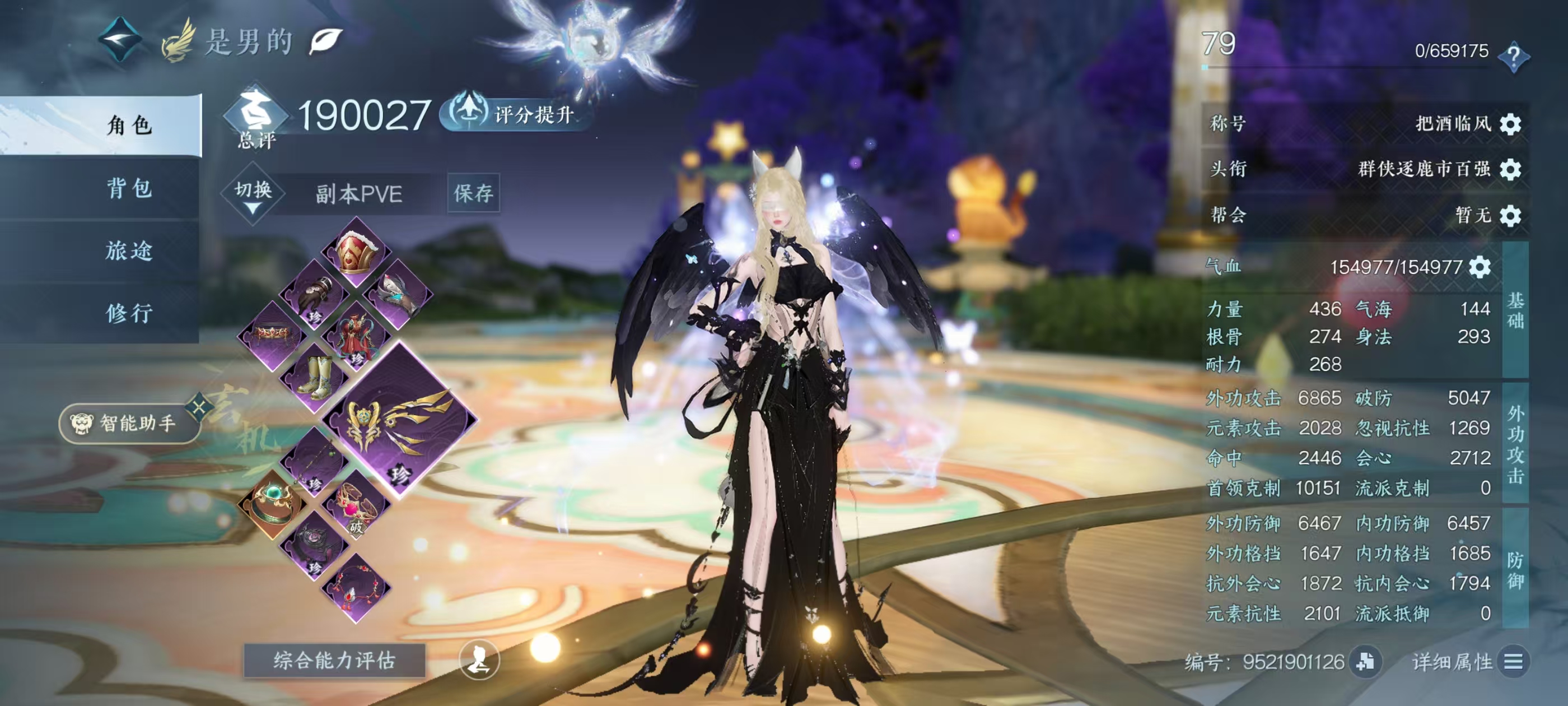Open the 称号 settings gear
The width and height of the screenshot is (1568, 706).
tap(1510, 124)
